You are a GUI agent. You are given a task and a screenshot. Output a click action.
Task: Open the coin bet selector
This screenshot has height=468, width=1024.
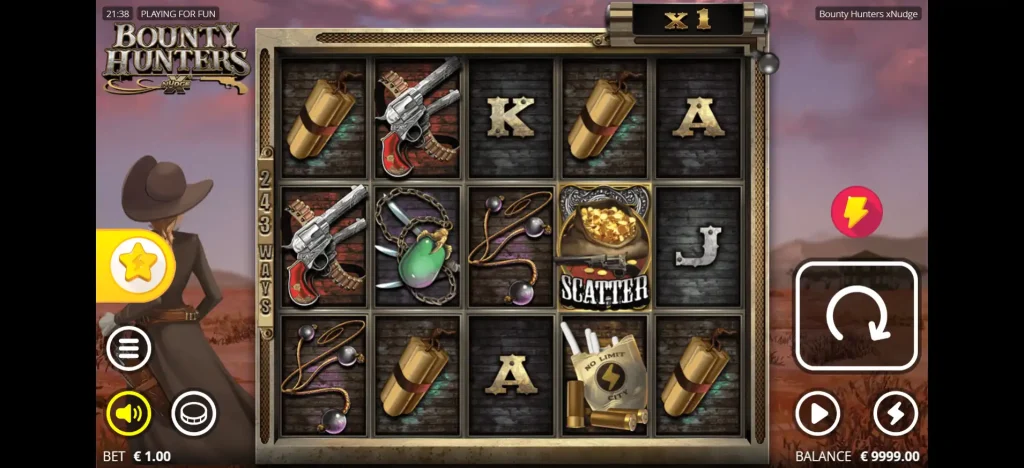click(193, 412)
